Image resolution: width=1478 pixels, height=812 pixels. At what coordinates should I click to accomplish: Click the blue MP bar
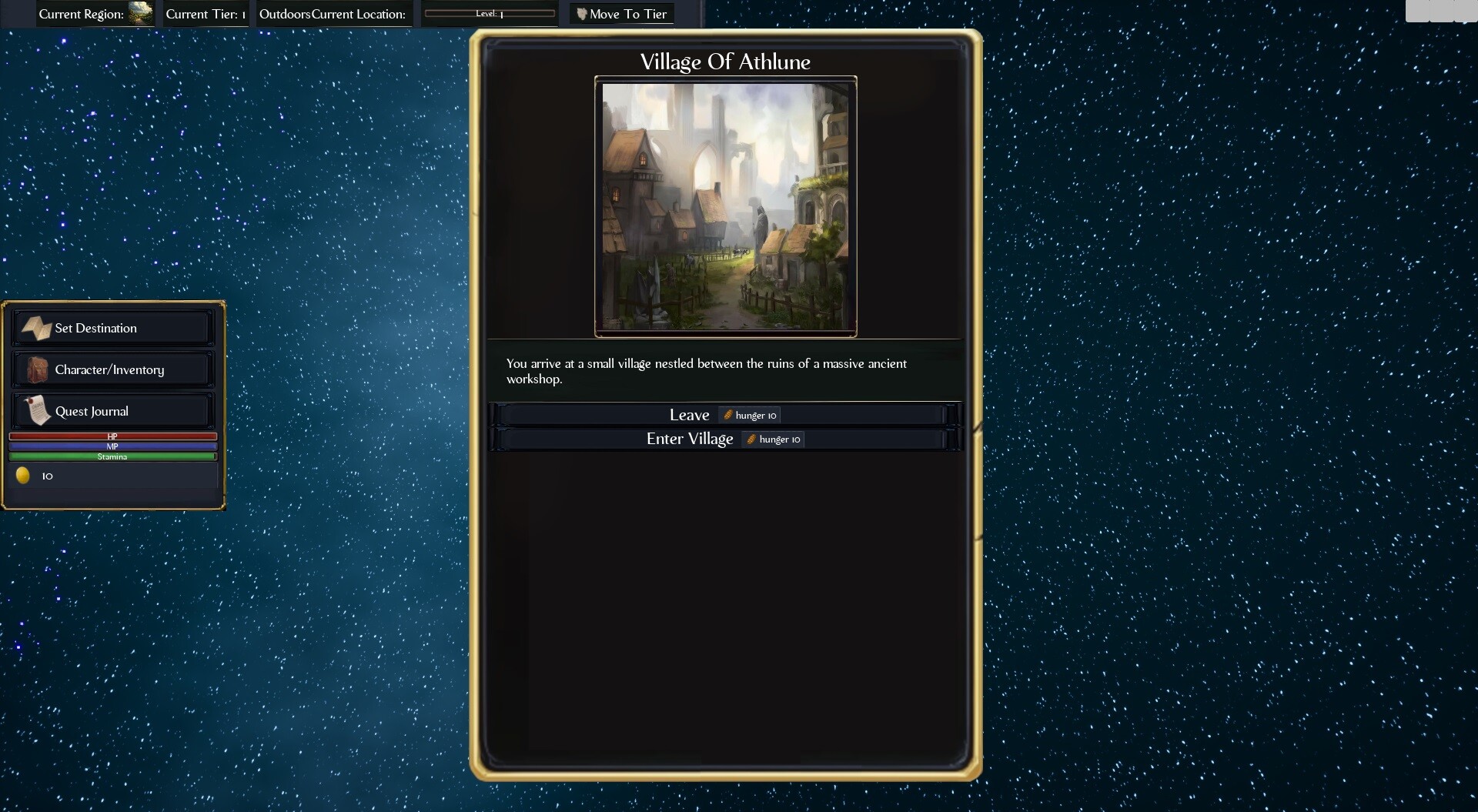click(x=112, y=446)
